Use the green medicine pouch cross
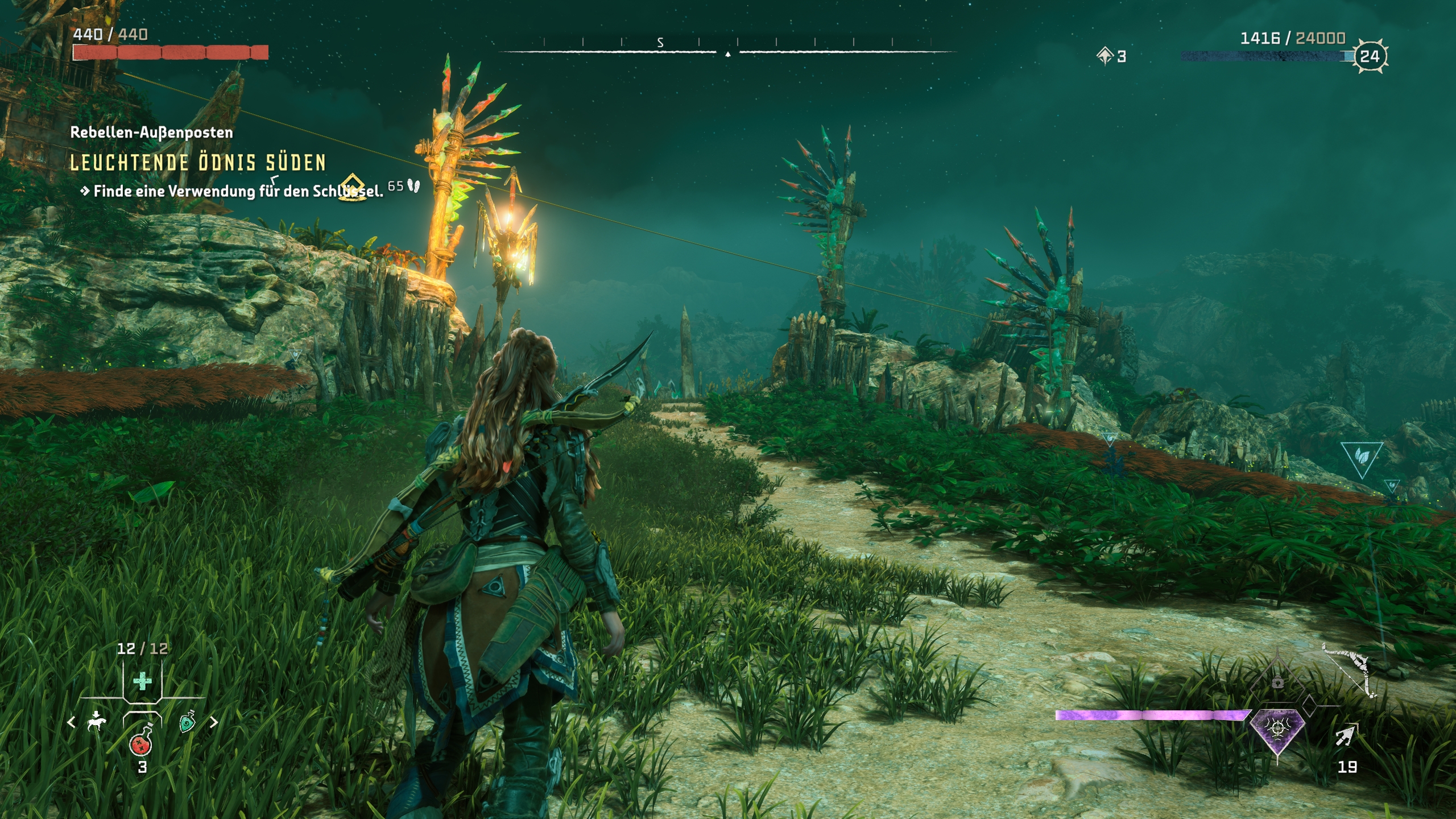 click(x=142, y=681)
